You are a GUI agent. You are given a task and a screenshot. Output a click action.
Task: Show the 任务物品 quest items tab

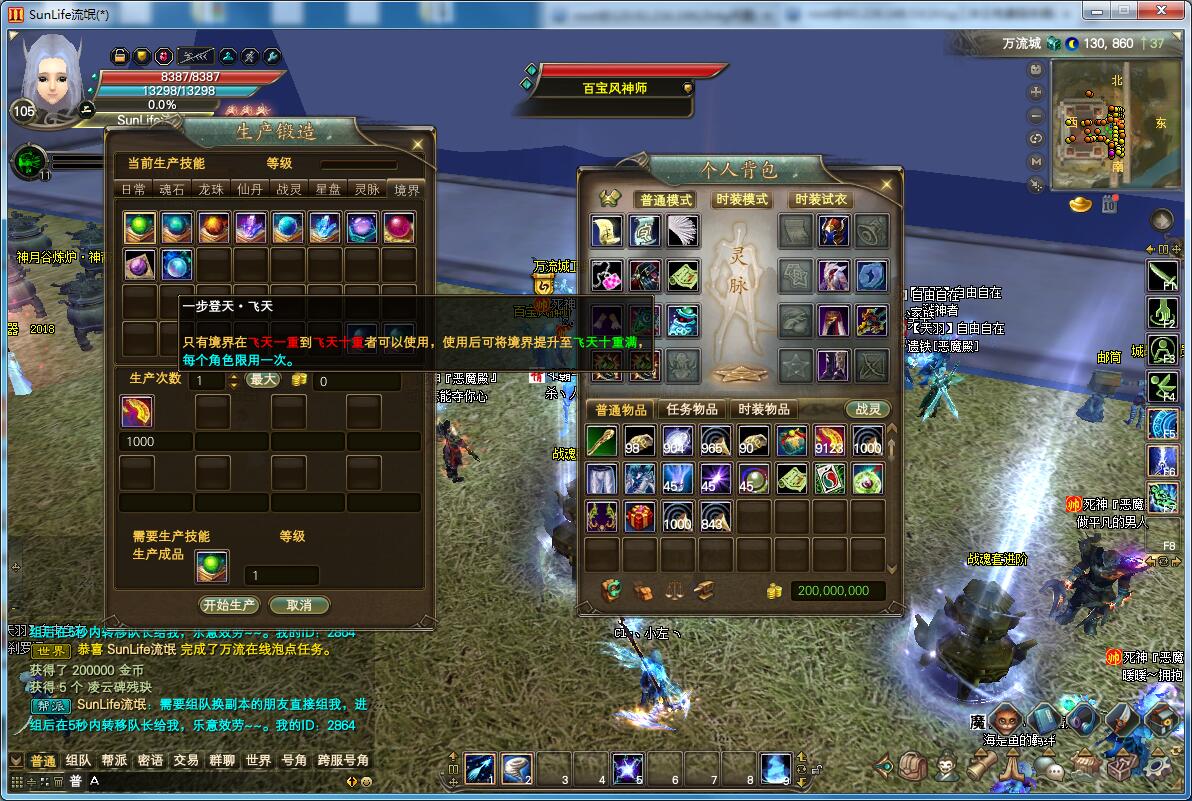(692, 409)
